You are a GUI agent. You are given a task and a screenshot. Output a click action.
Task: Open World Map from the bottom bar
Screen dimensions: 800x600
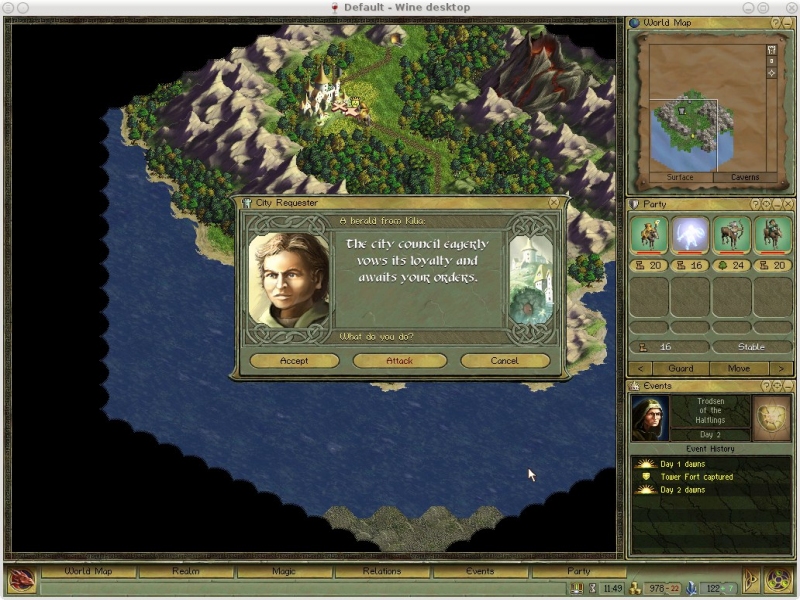88,571
